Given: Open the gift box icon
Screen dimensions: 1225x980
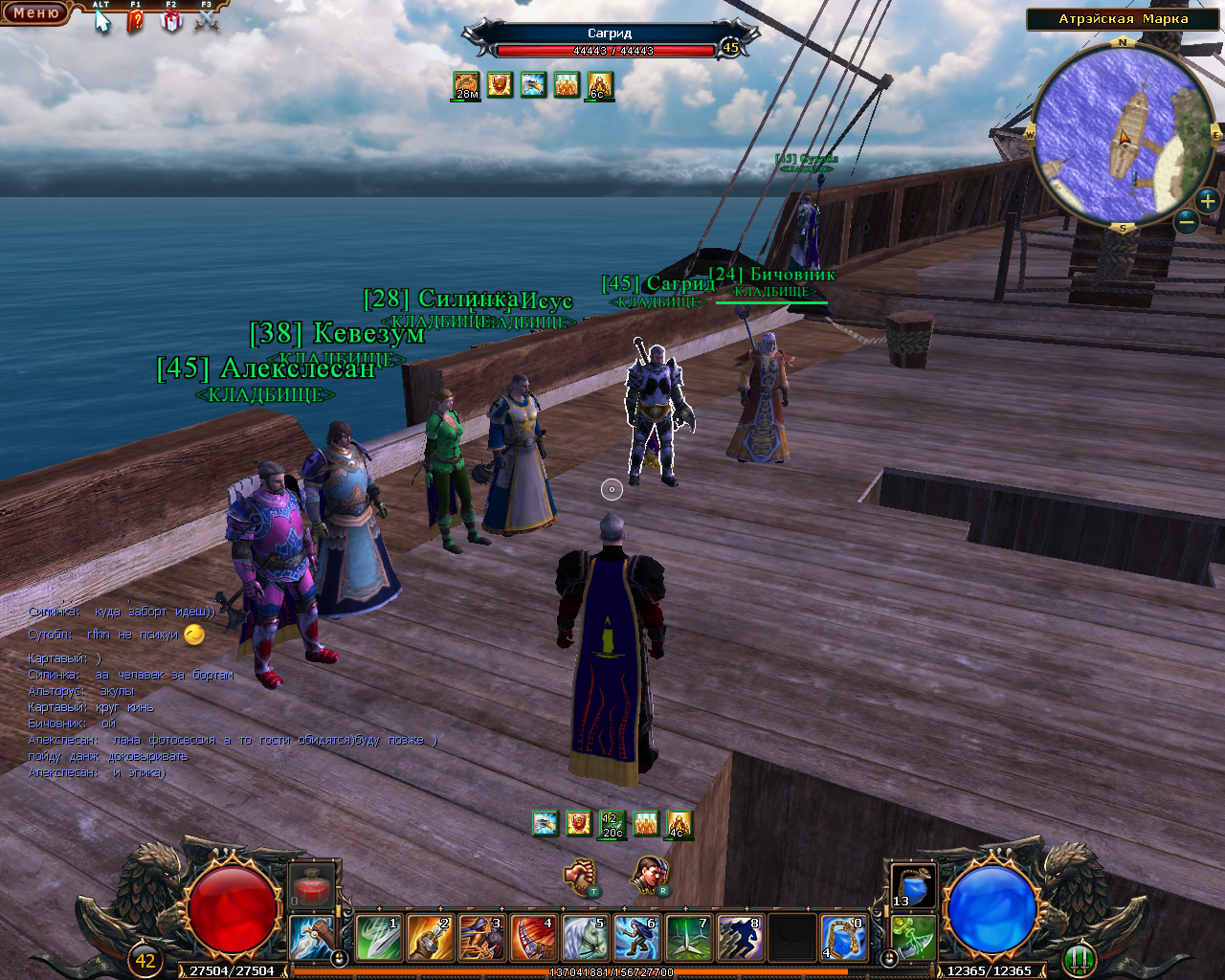Looking at the screenshot, I should tap(171, 20).
